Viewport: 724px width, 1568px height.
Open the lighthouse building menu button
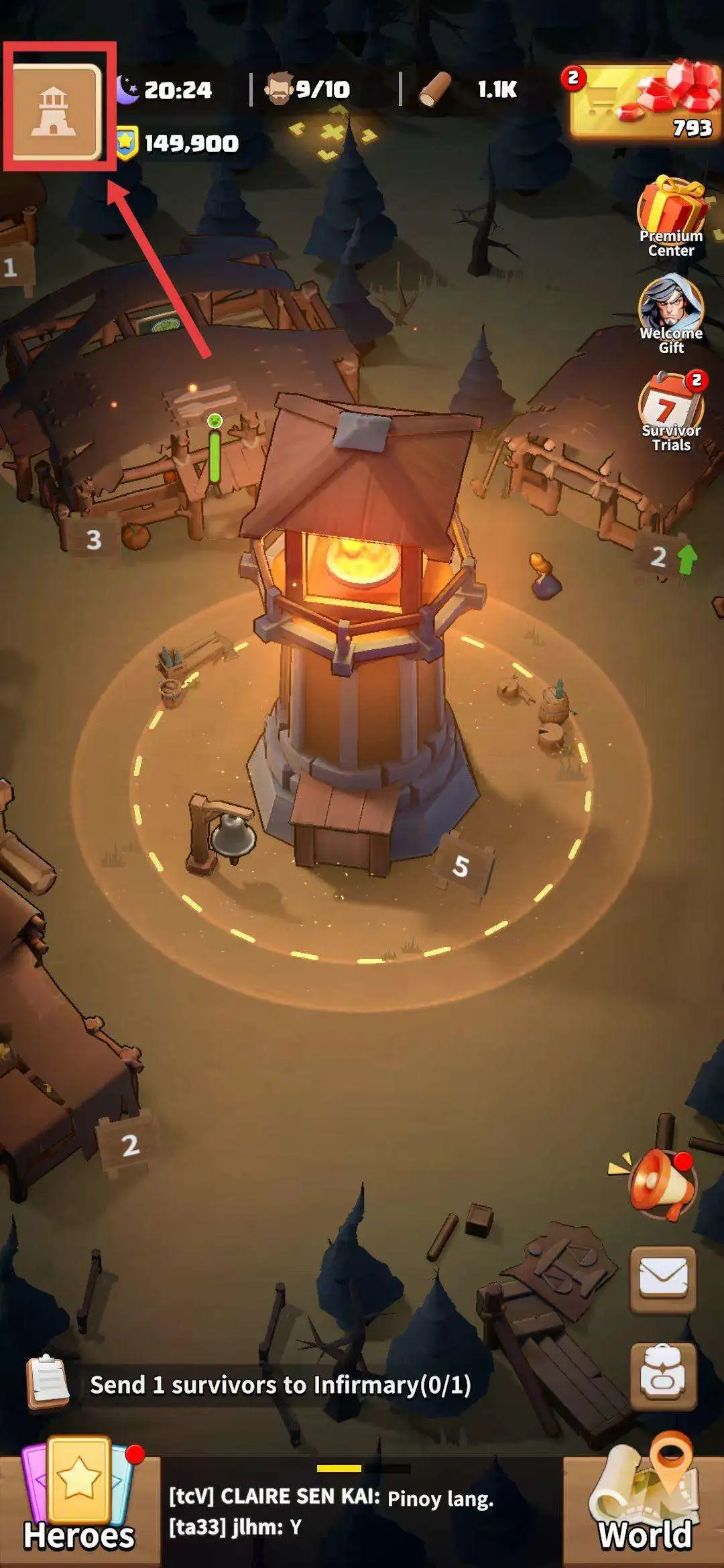57,111
